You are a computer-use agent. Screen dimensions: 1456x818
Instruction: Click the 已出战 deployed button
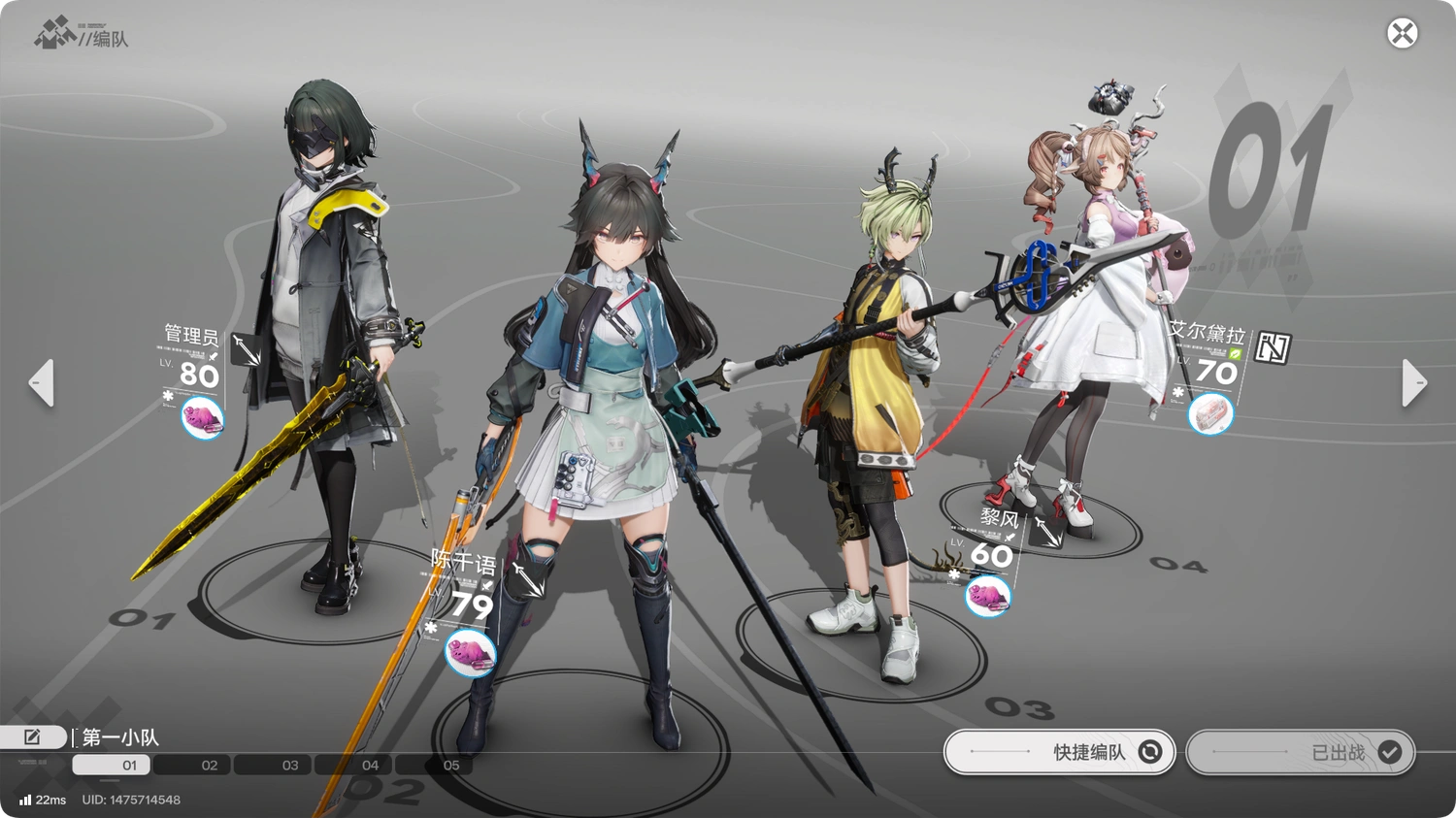pos(1300,752)
